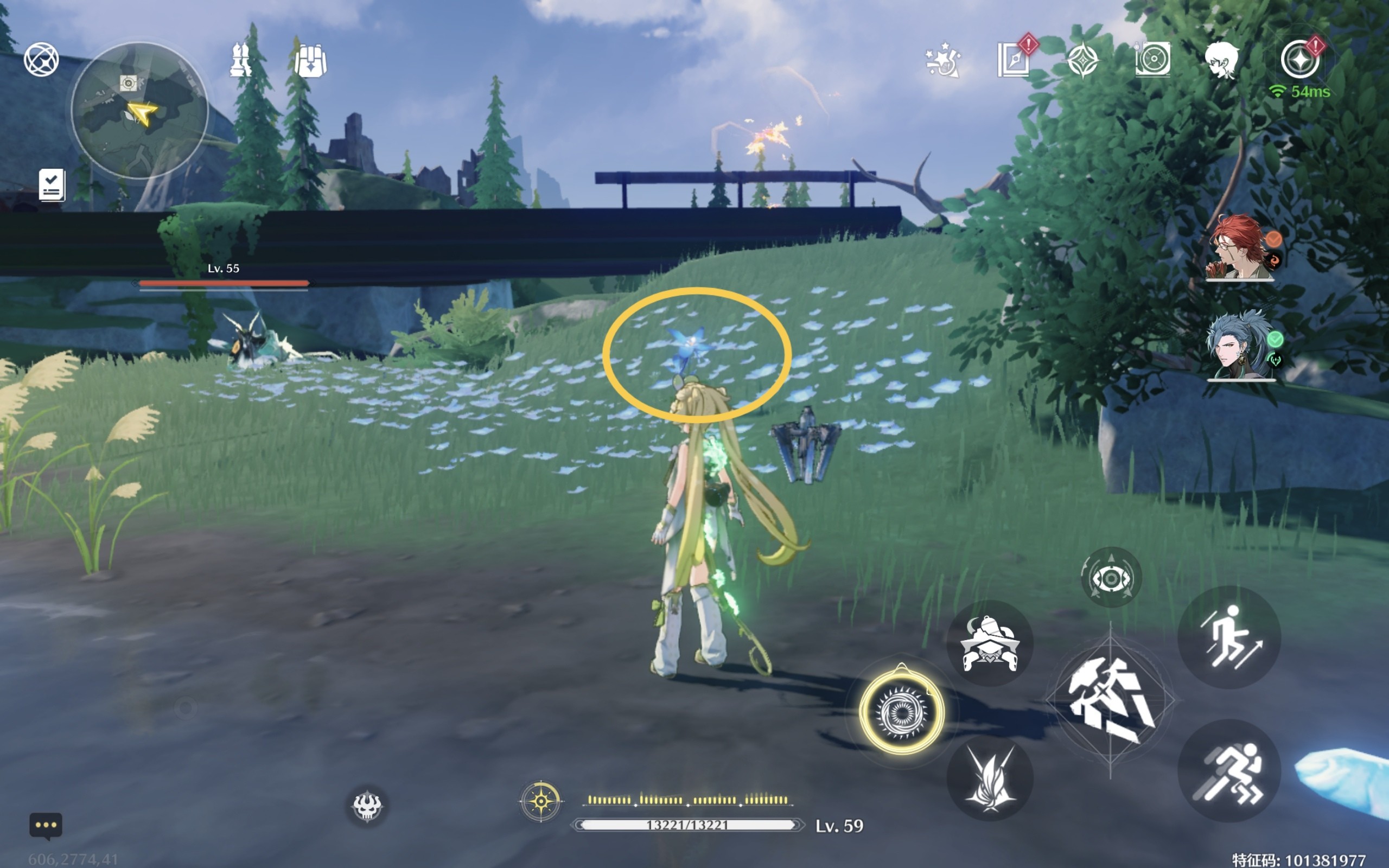Tap the sprint dodge button
Screen dimensions: 1389x868
tap(1229, 771)
